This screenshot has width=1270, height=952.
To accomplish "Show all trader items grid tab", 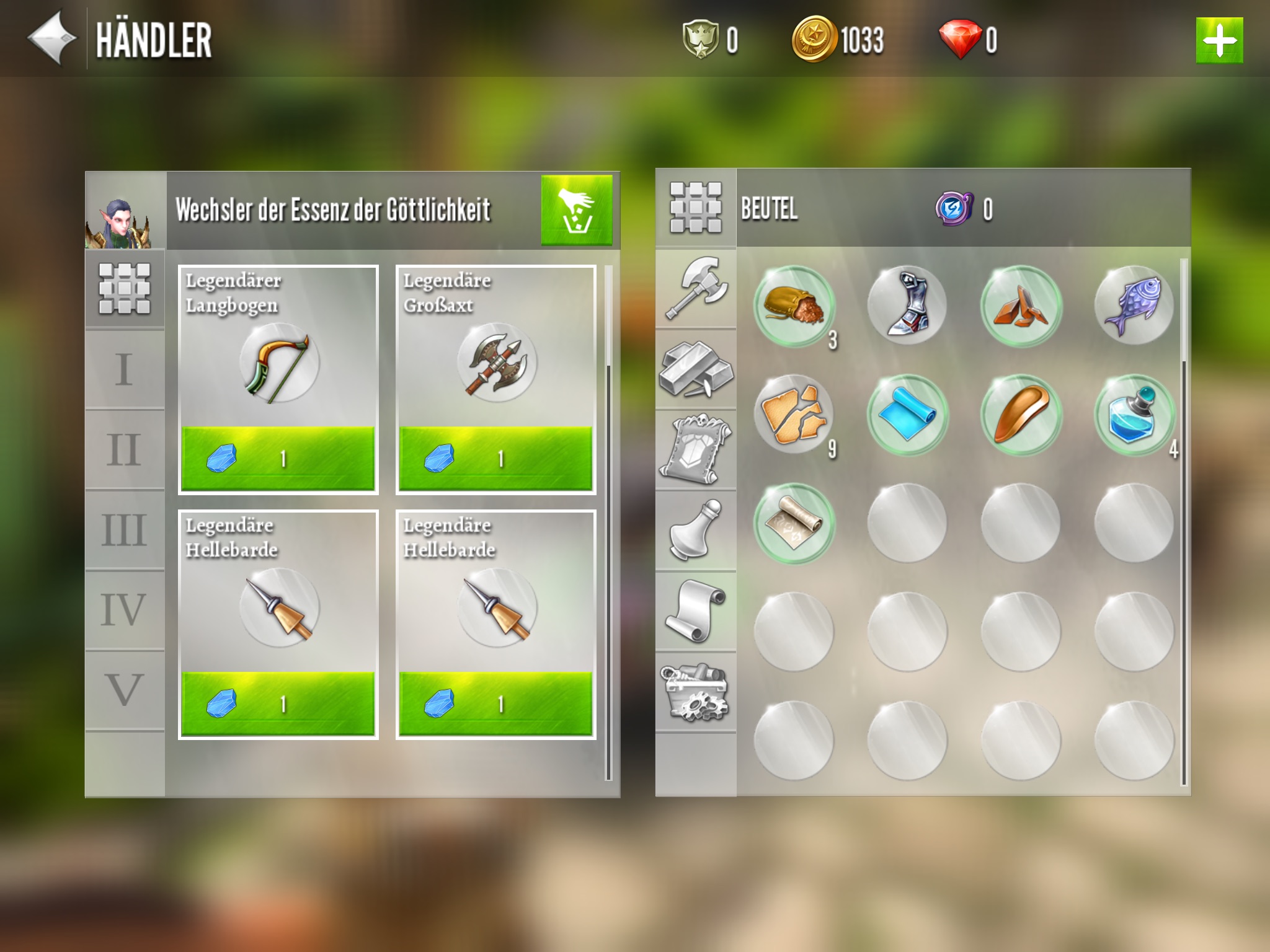I will (125, 289).
